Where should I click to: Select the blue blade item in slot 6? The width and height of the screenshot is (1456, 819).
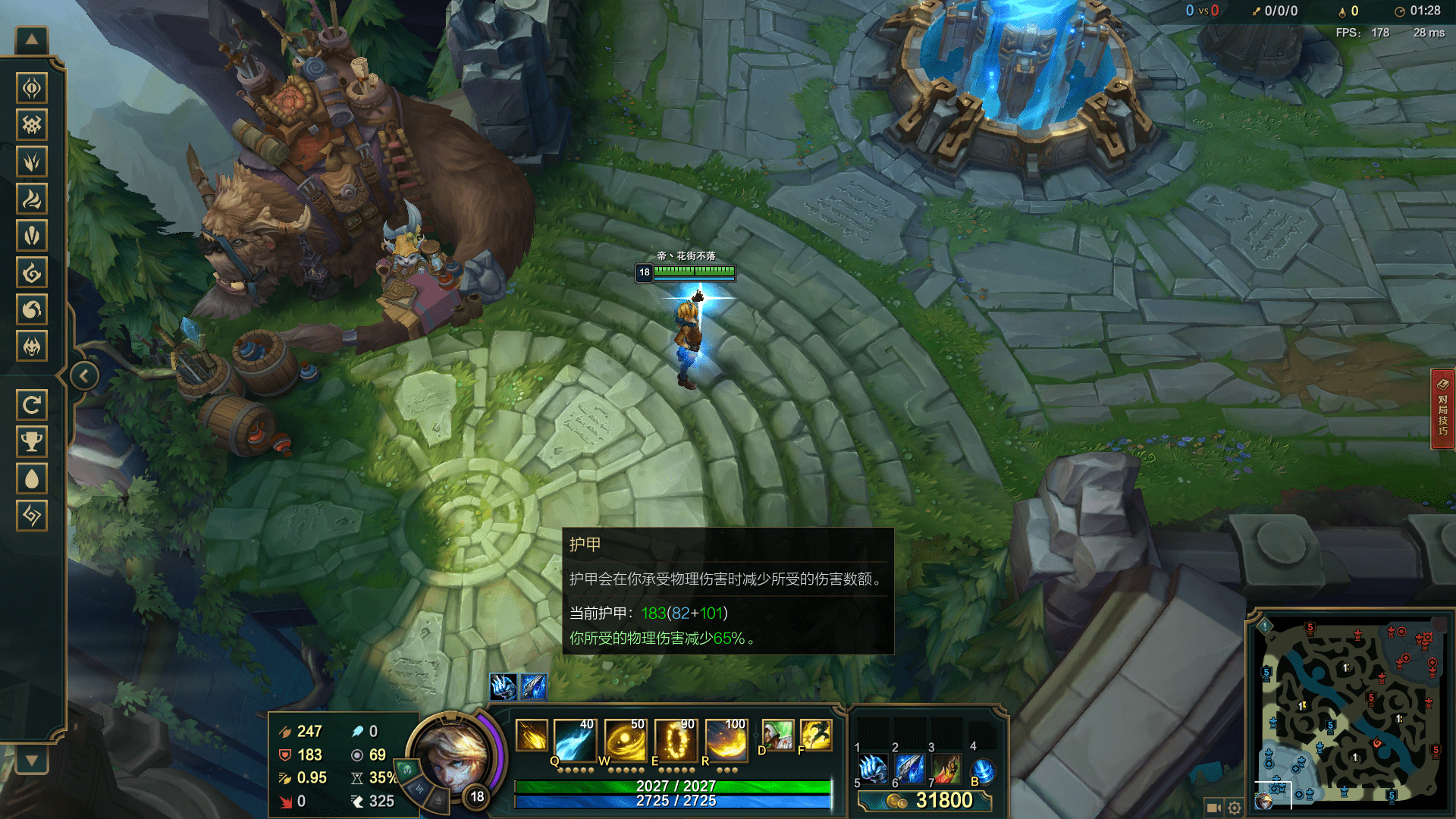point(910,770)
